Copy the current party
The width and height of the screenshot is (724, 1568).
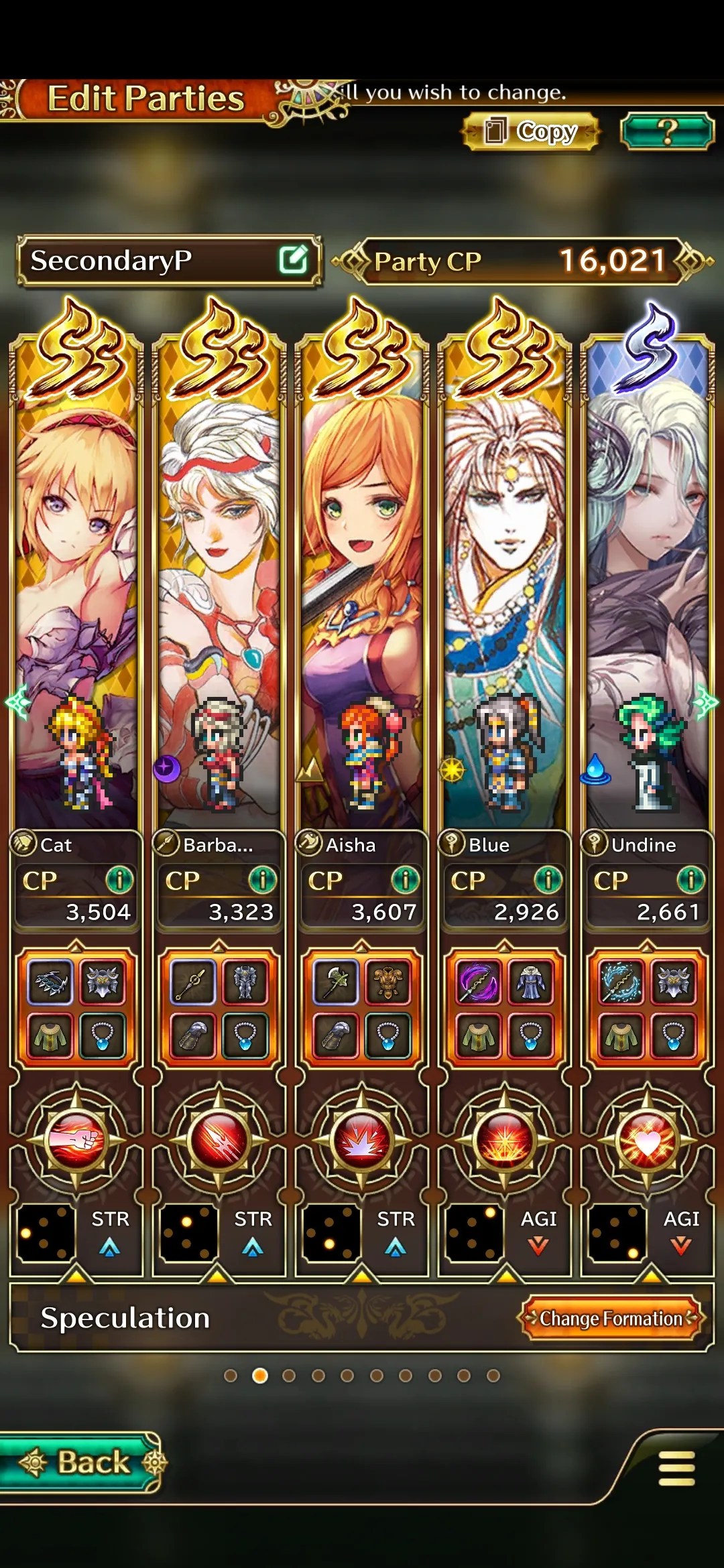pos(530,131)
